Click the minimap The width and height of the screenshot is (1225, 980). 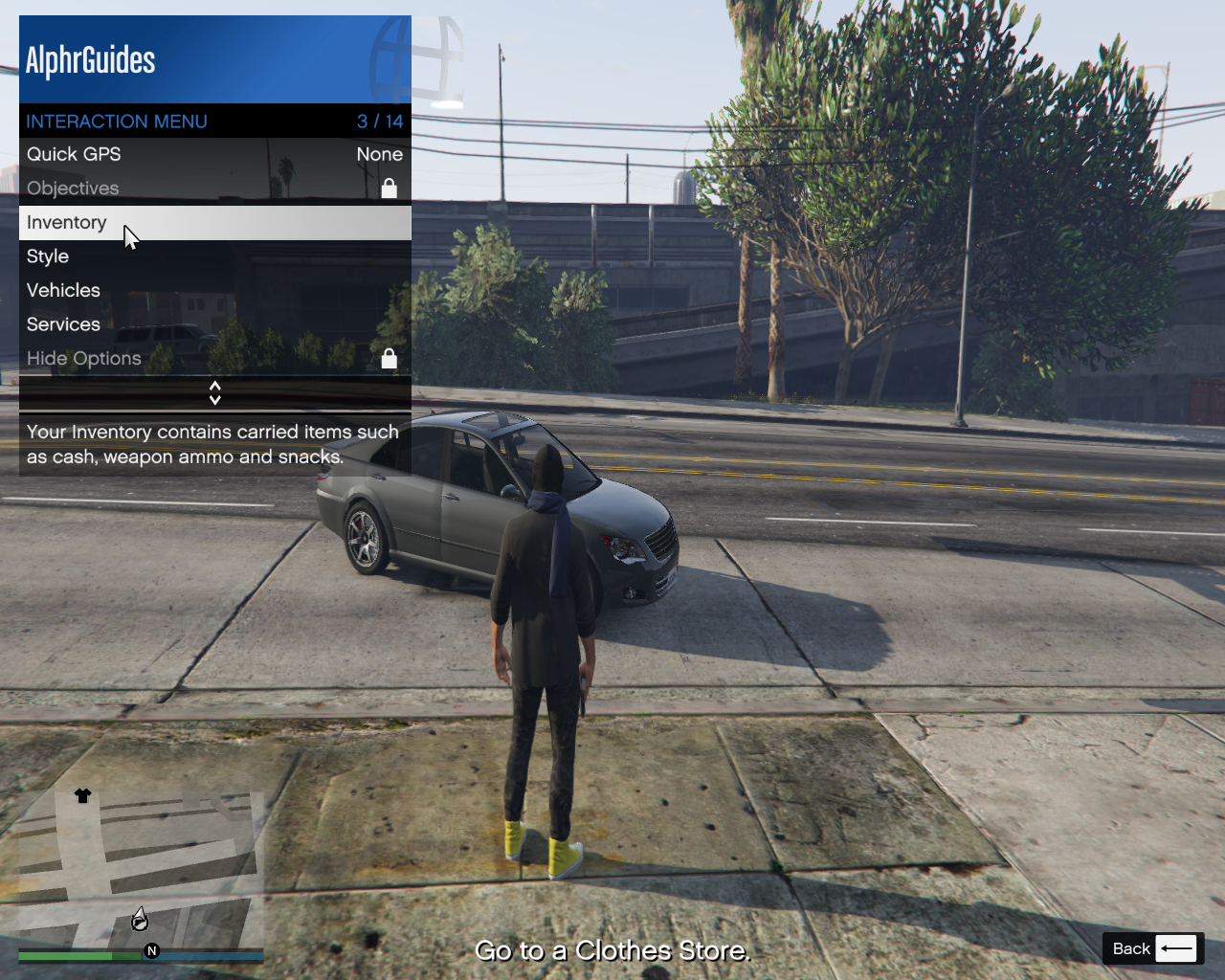(141, 871)
